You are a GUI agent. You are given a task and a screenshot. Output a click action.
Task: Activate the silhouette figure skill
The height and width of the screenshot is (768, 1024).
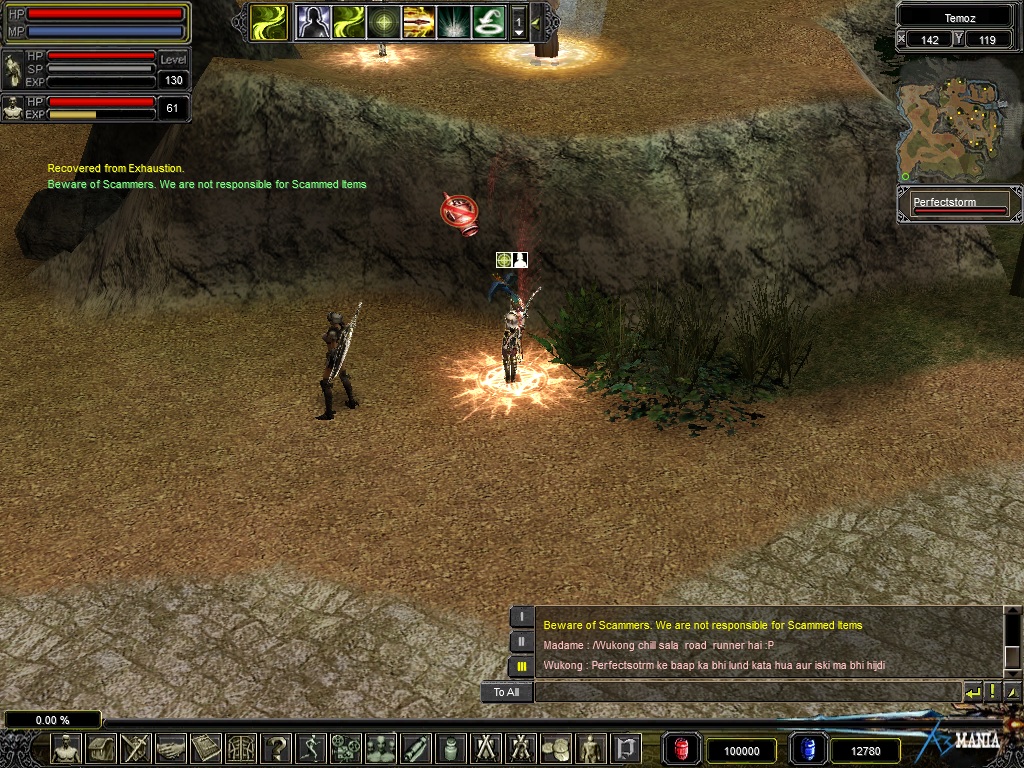point(313,21)
